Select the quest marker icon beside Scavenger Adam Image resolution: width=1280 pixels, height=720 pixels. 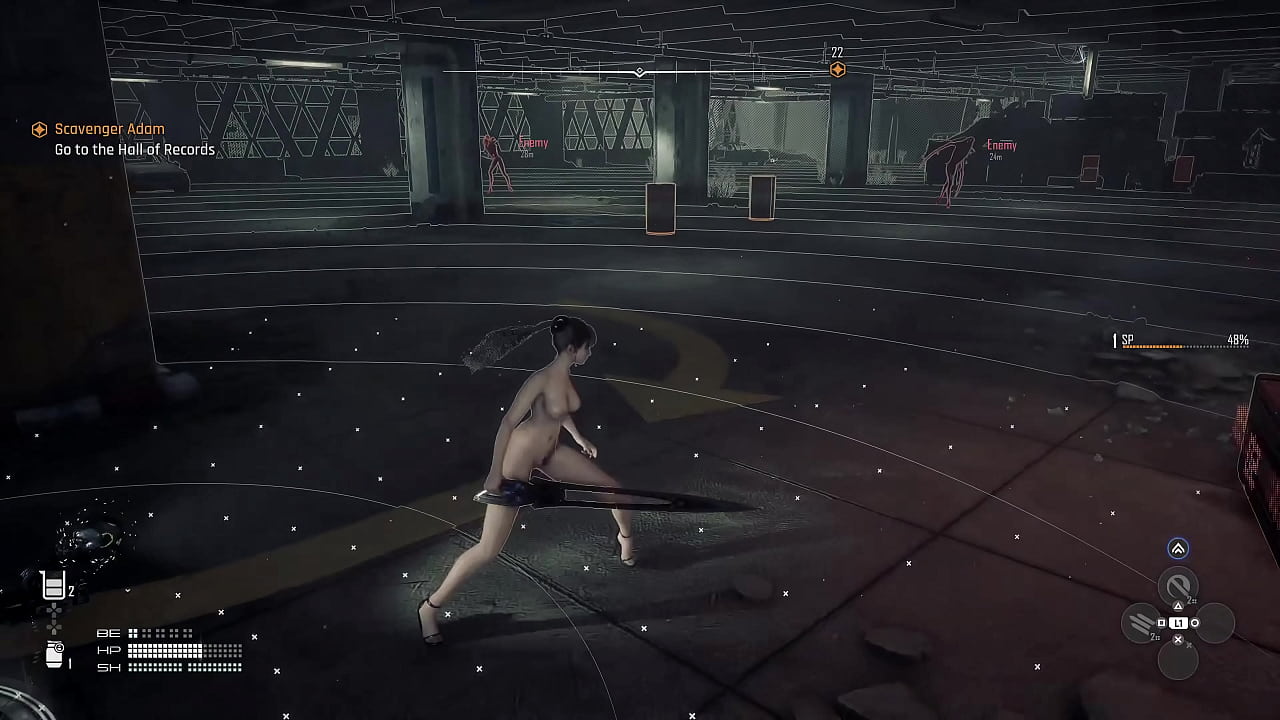pyautogui.click(x=38, y=129)
